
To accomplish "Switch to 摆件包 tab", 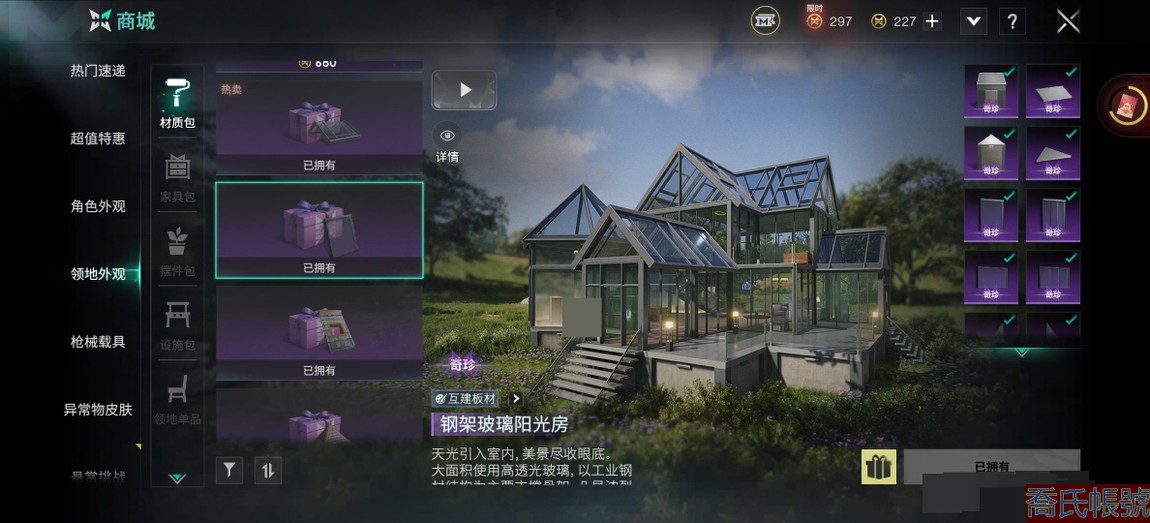I will (177, 252).
